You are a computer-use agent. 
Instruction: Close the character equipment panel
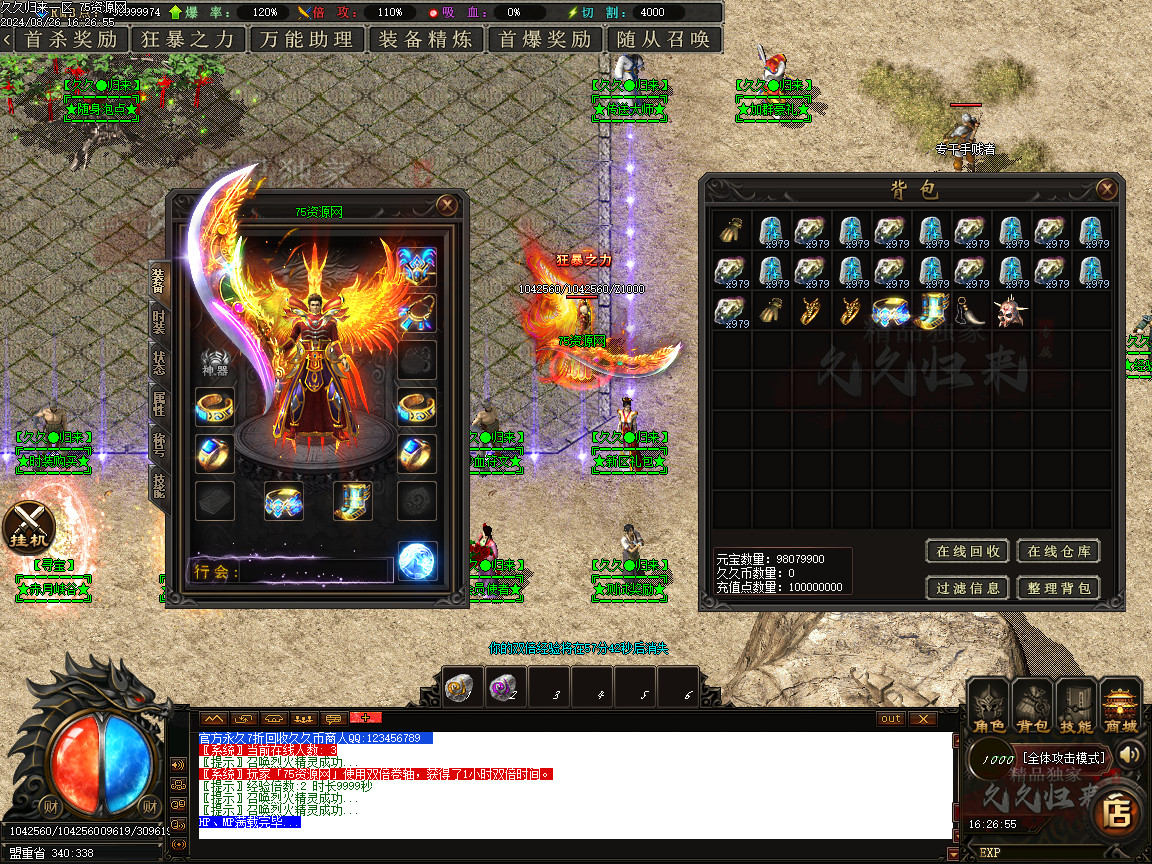click(x=447, y=205)
